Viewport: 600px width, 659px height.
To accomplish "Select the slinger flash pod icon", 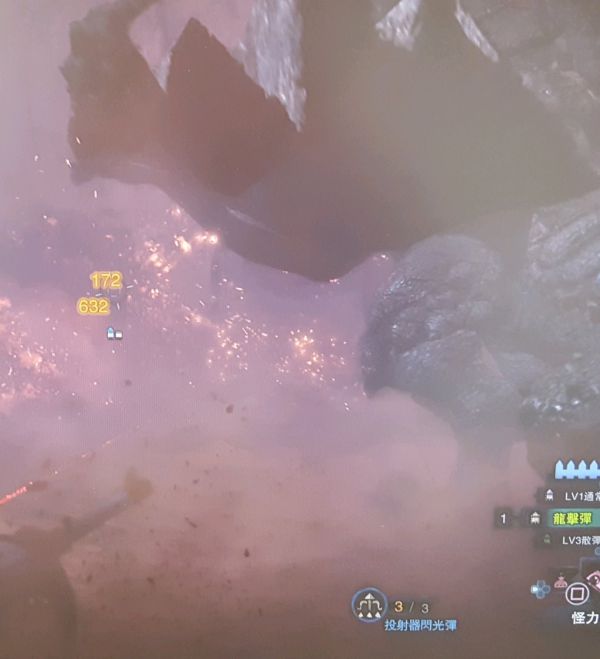I will pos(369,605).
